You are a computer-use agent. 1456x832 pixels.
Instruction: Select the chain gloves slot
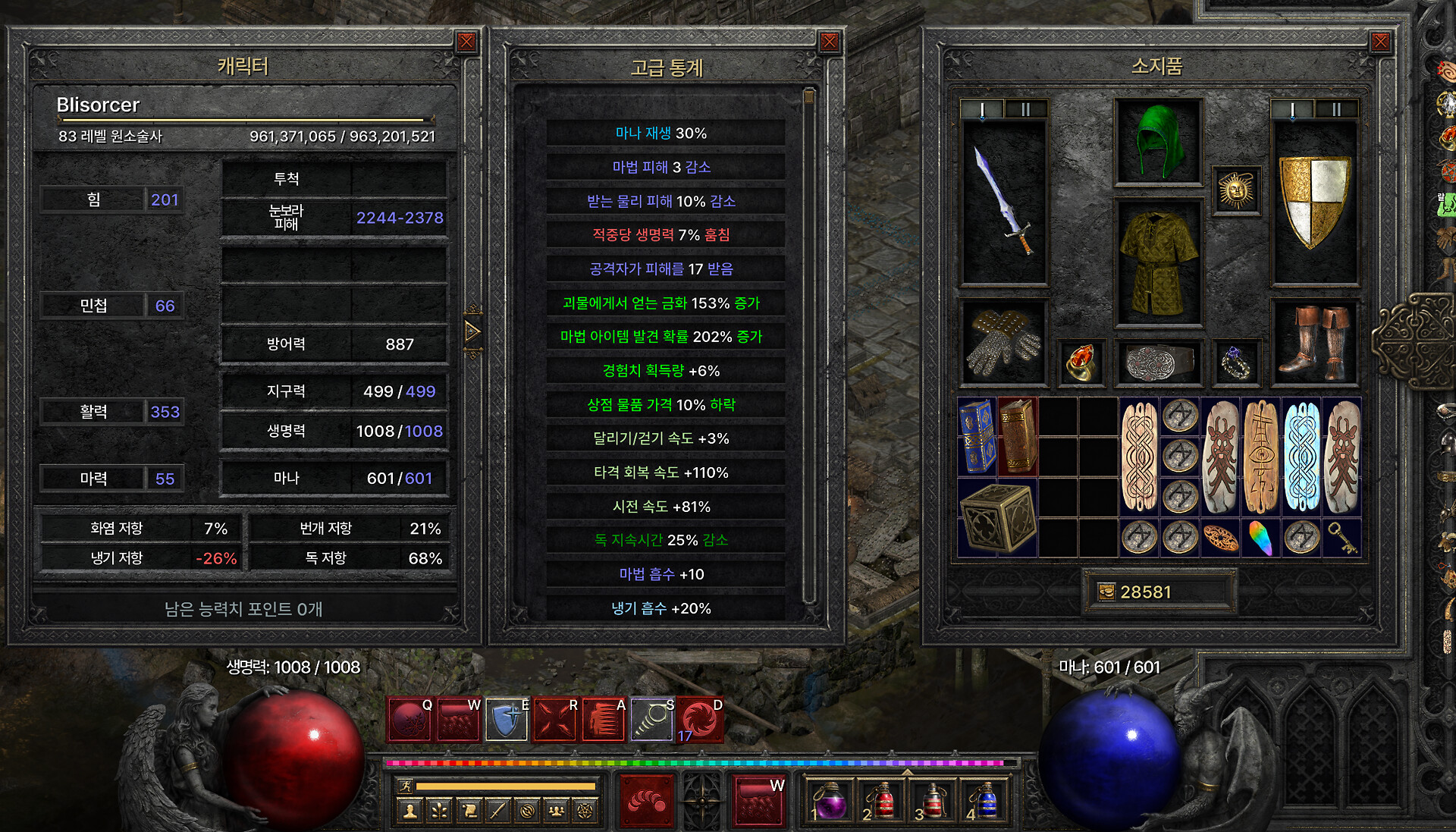pyautogui.click(x=1004, y=343)
